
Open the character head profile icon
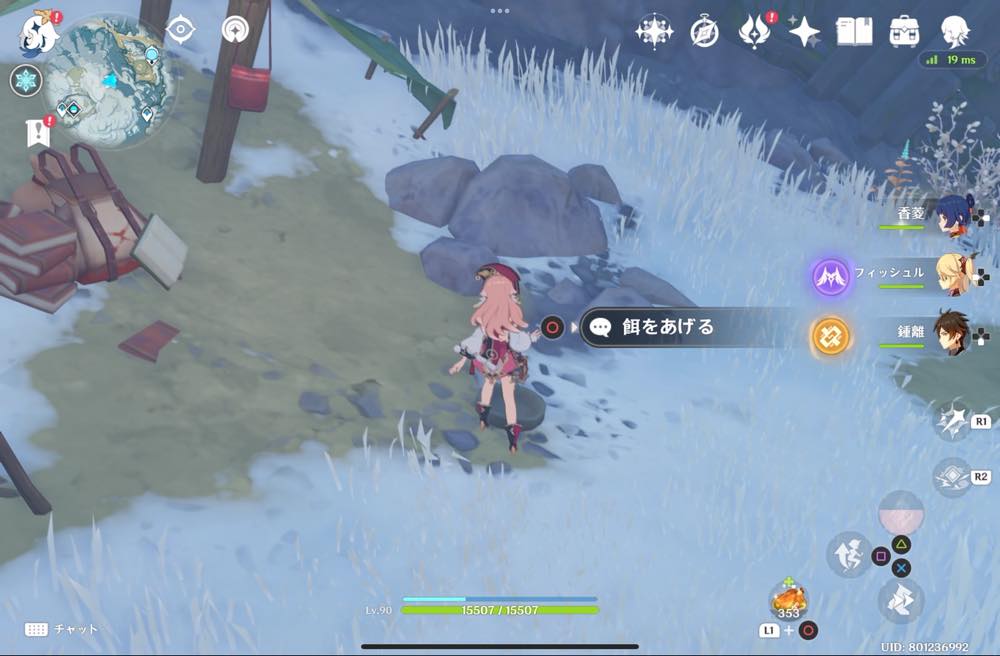click(955, 32)
